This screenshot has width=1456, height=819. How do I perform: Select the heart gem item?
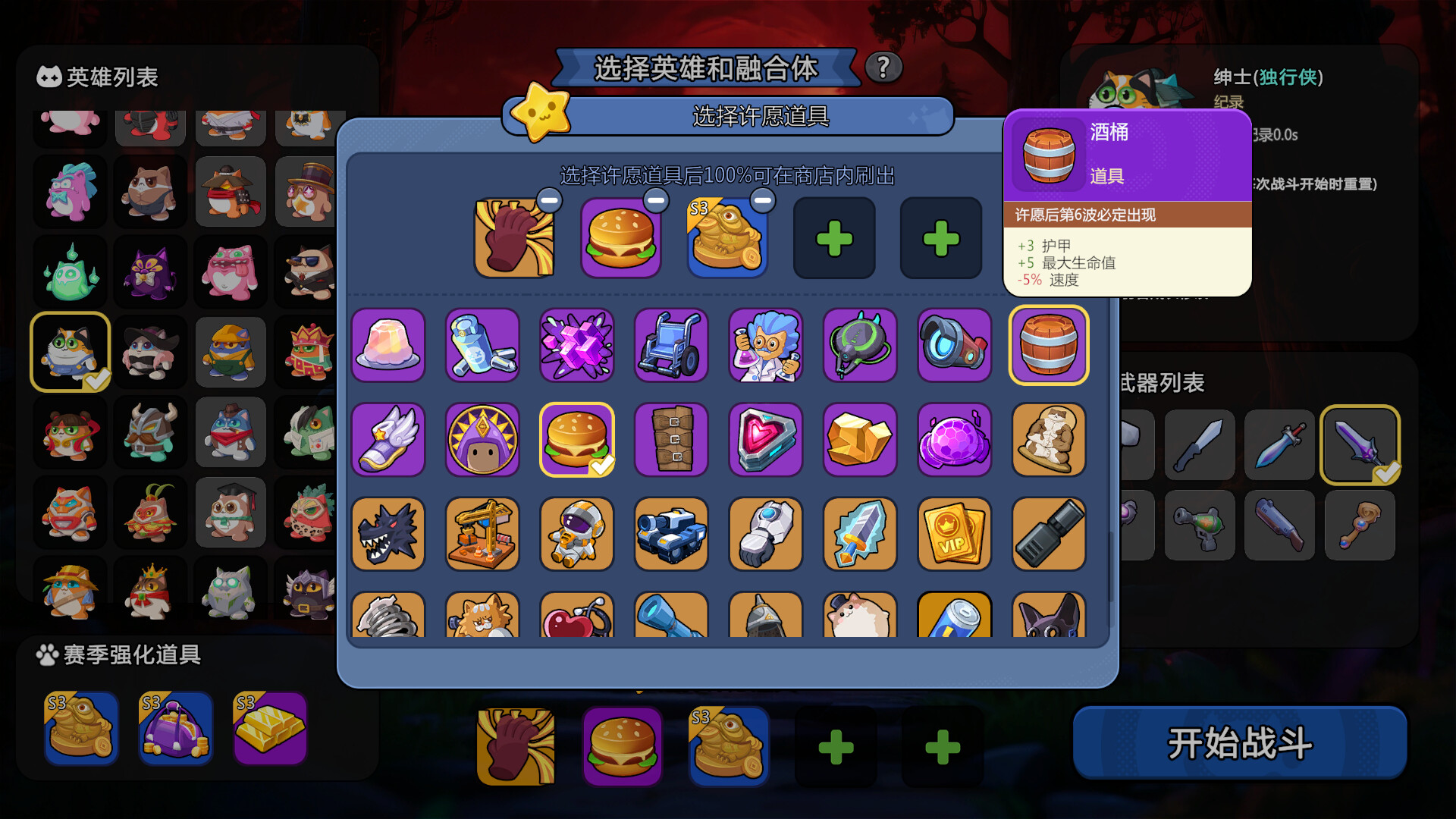point(766,441)
